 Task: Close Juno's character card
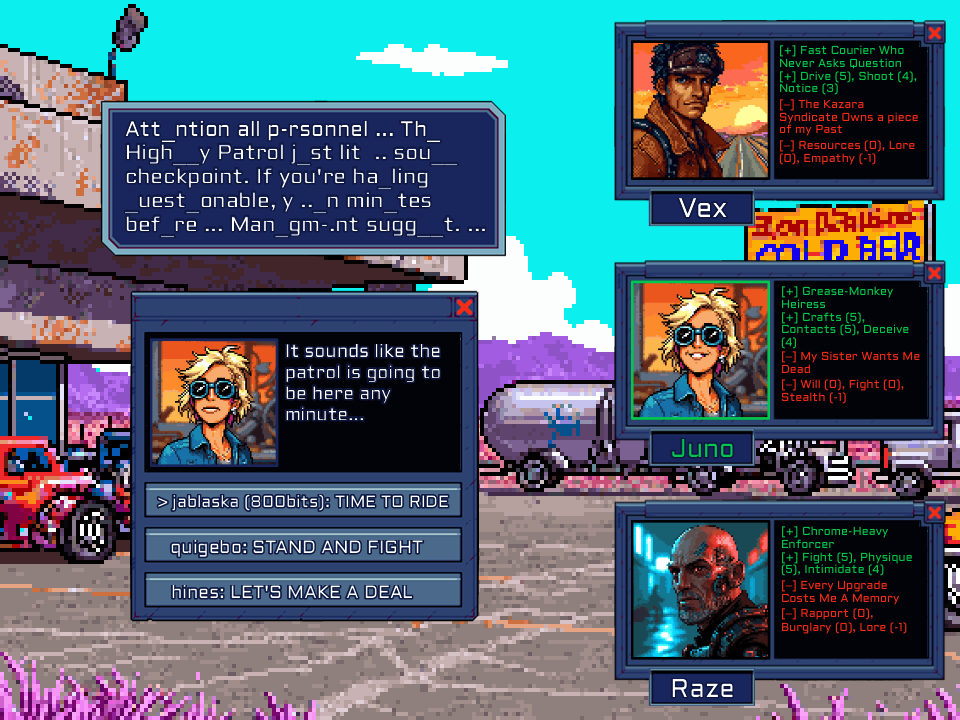click(x=934, y=273)
